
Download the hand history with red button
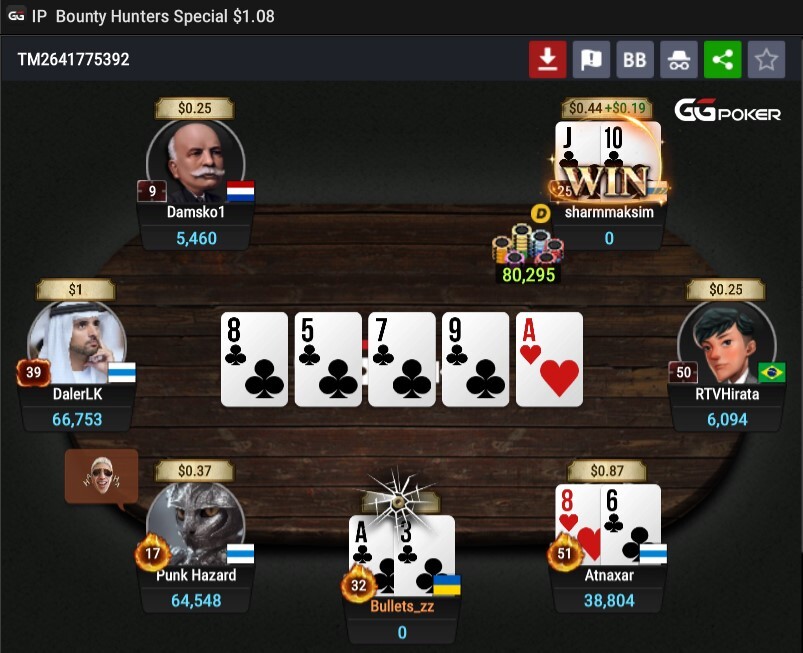click(x=547, y=60)
